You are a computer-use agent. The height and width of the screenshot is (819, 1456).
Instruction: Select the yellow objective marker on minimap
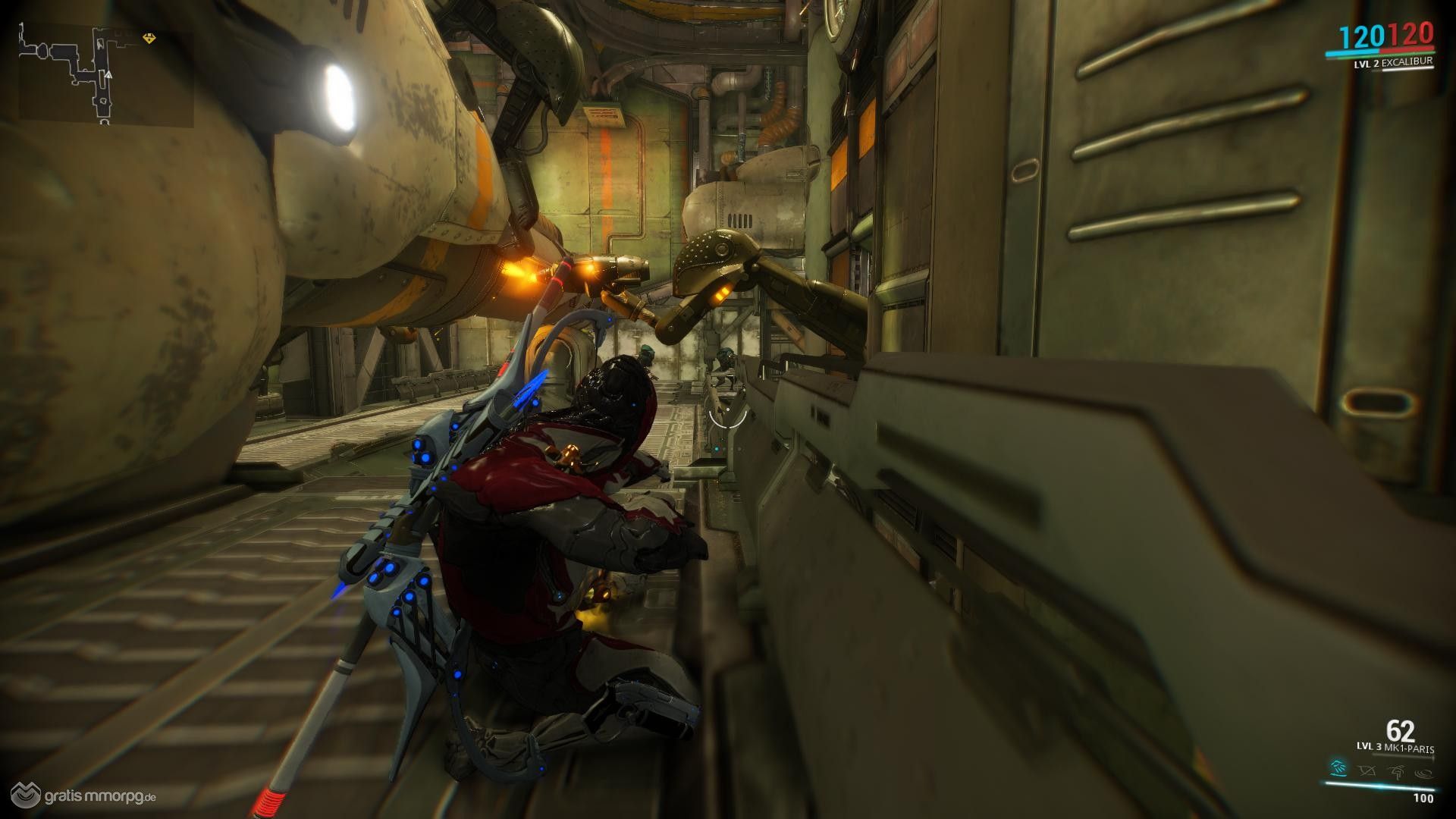pyautogui.click(x=149, y=39)
